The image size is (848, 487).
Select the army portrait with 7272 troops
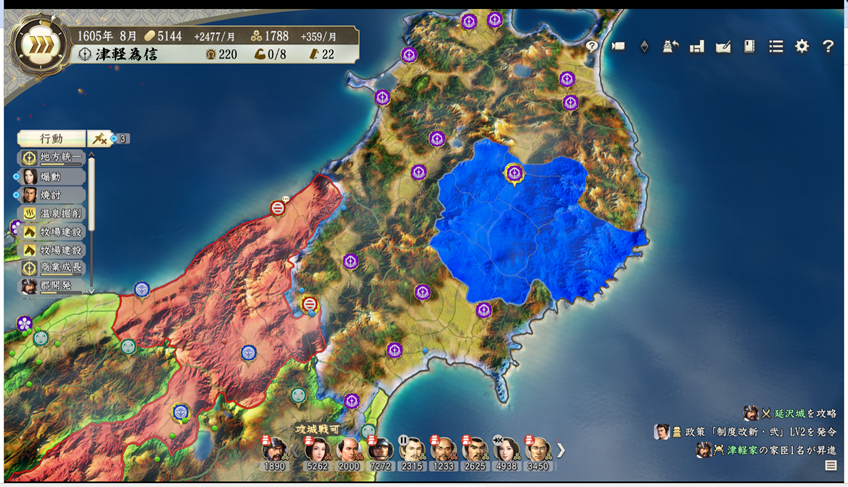(x=380, y=451)
